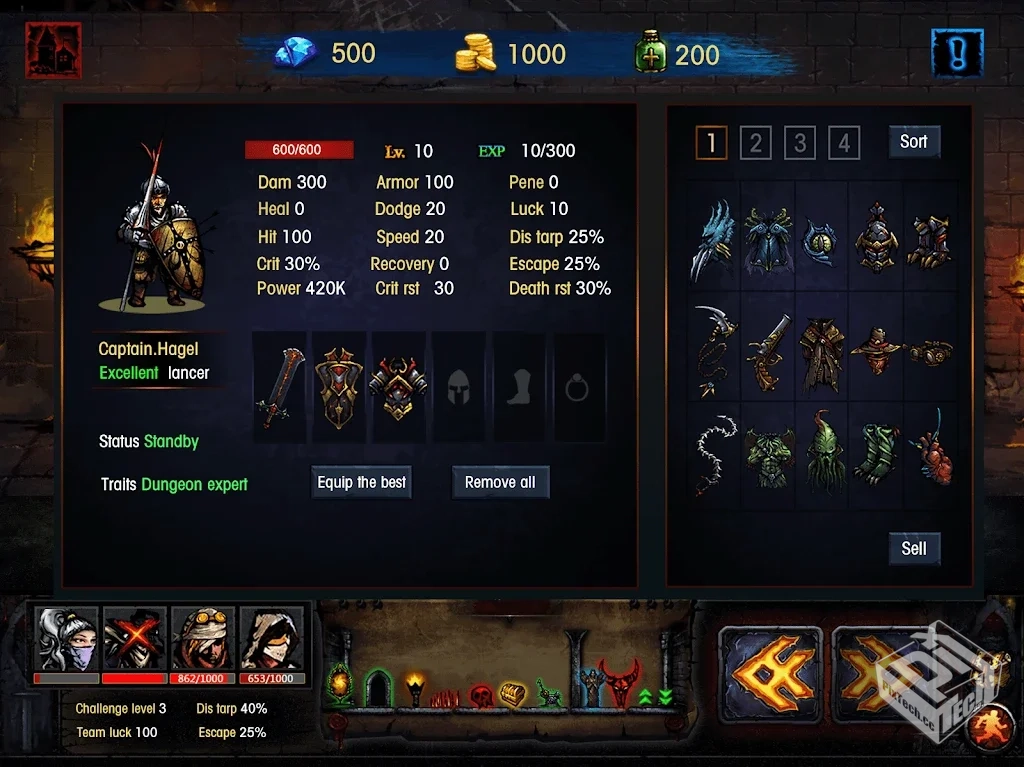The image size is (1024, 767).
Task: Select the equipped red sword slot
Action: (279, 387)
